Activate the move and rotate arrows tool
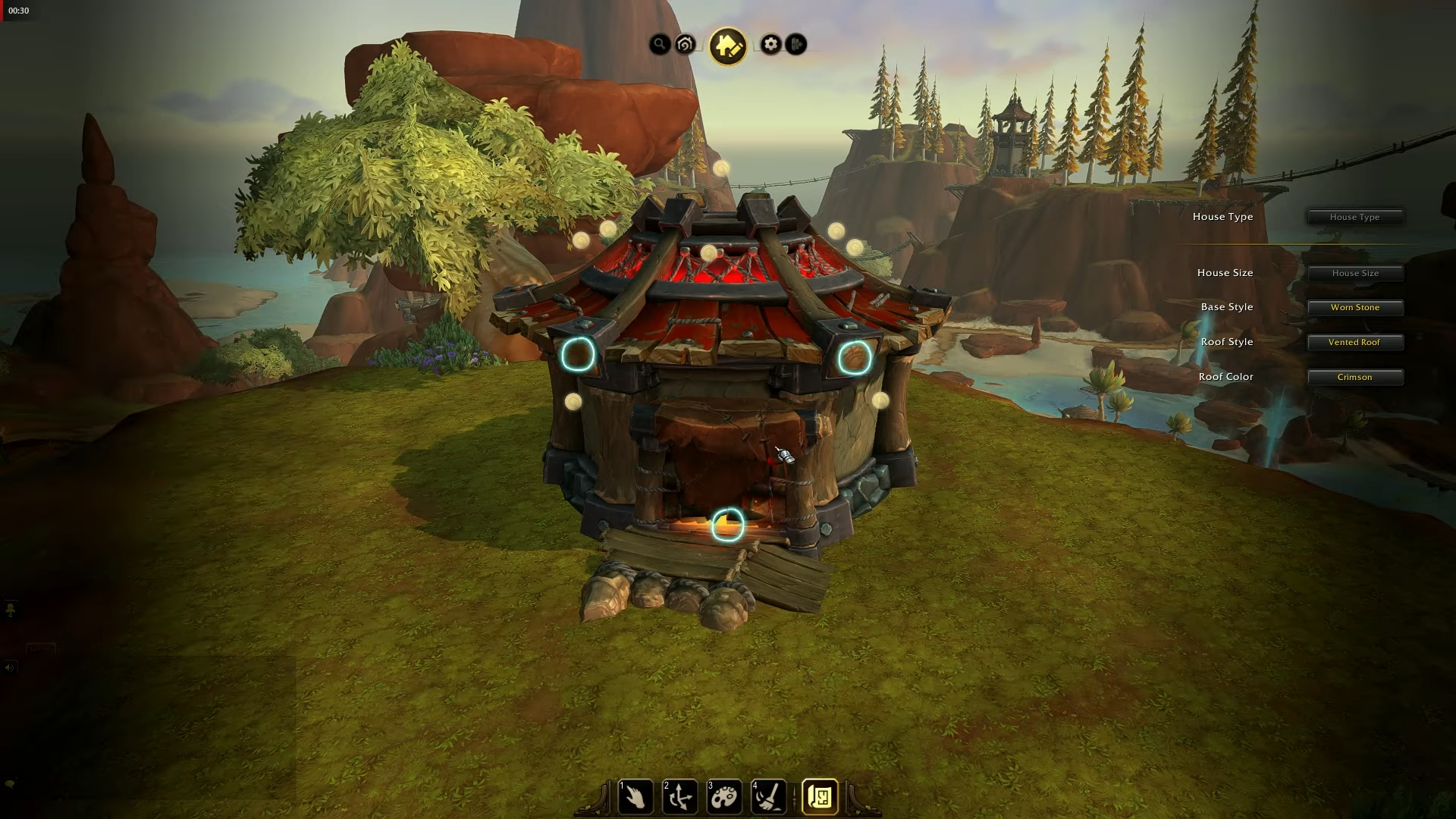Viewport: 1456px width, 819px height. [x=679, y=797]
